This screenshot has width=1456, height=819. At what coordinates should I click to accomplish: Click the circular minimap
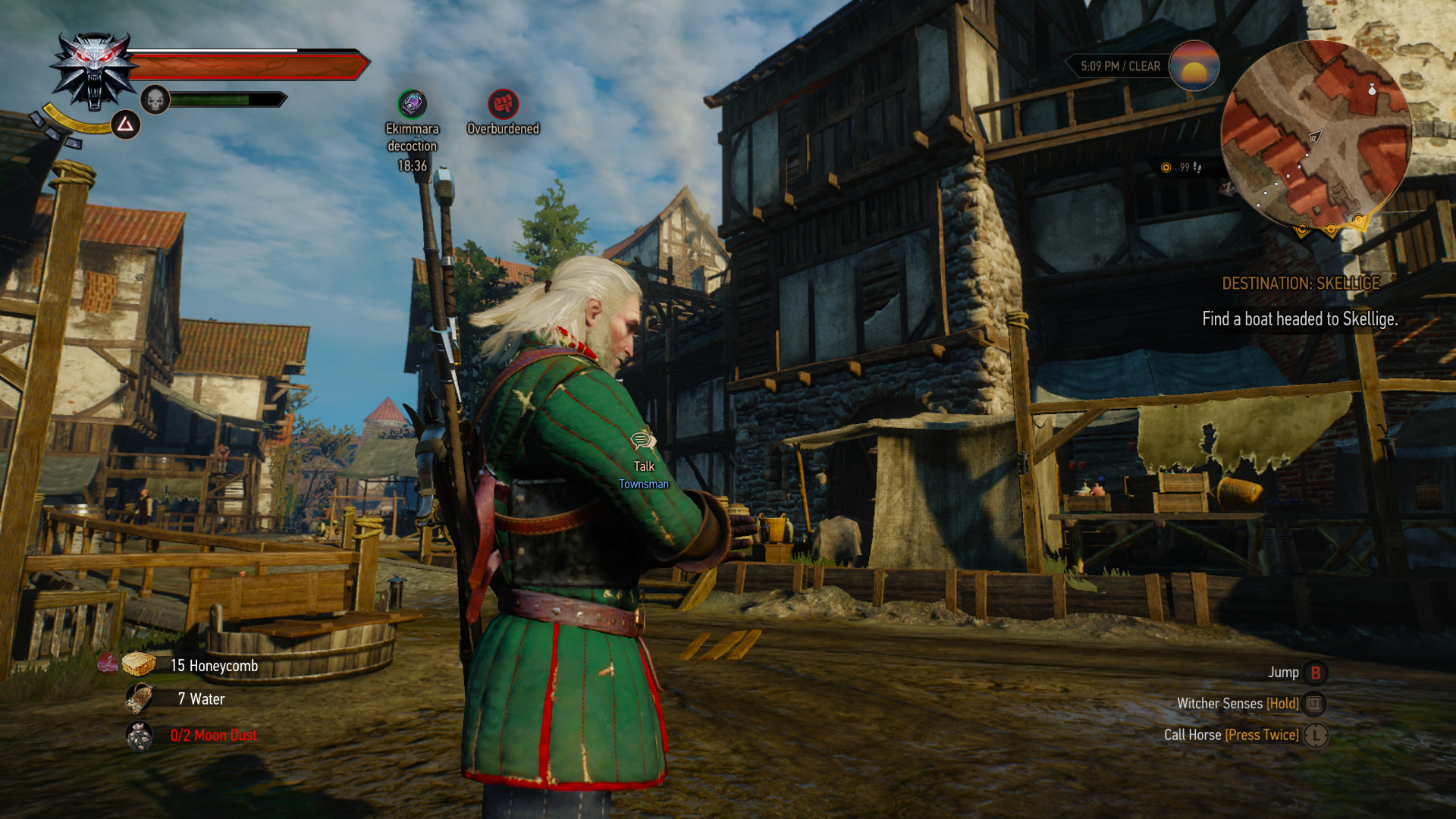tap(1316, 135)
